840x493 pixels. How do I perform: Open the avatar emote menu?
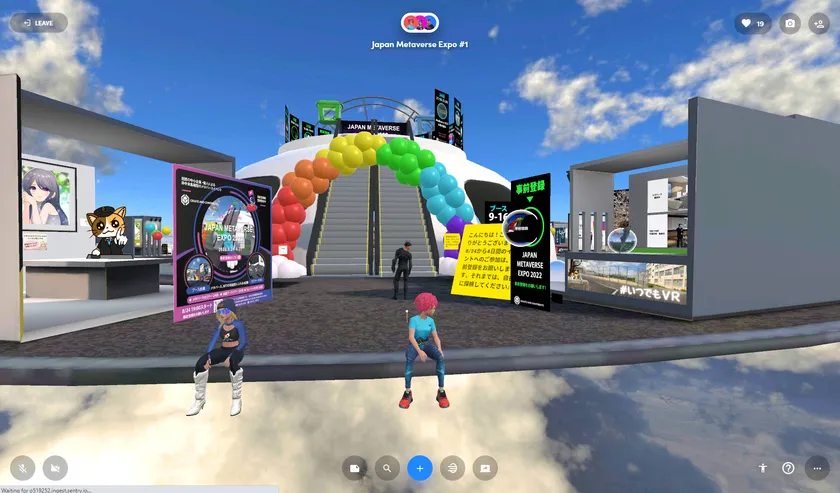(x=762, y=468)
